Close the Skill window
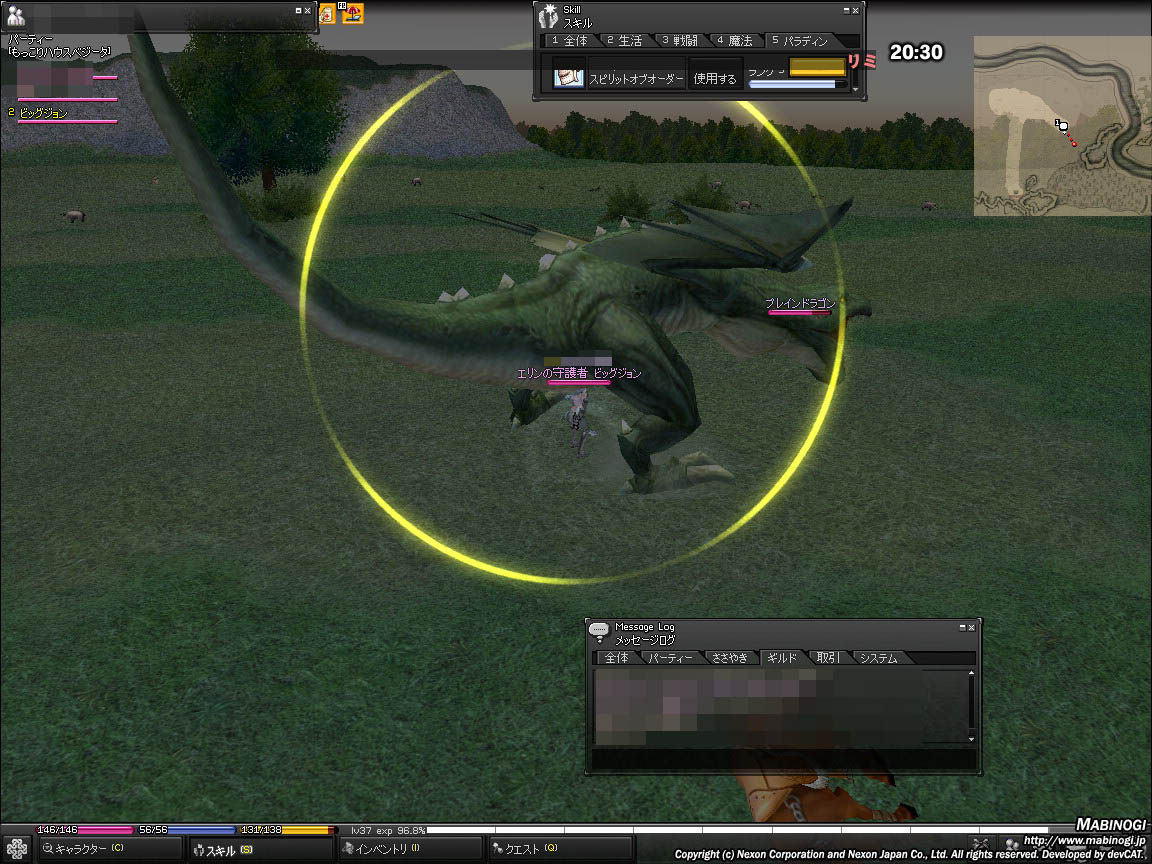Screen dimensions: 1152x864 click(856, 10)
